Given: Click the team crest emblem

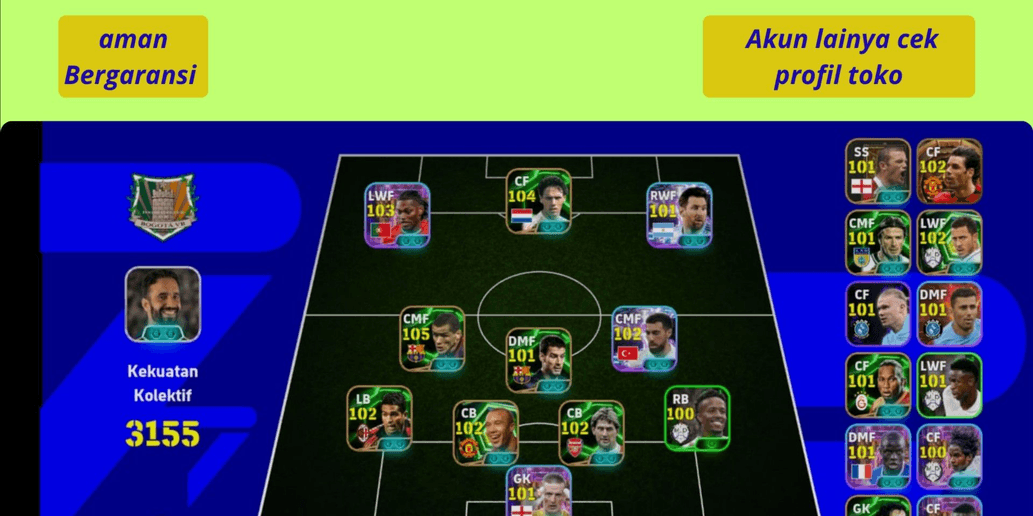Looking at the screenshot, I should coord(162,206).
